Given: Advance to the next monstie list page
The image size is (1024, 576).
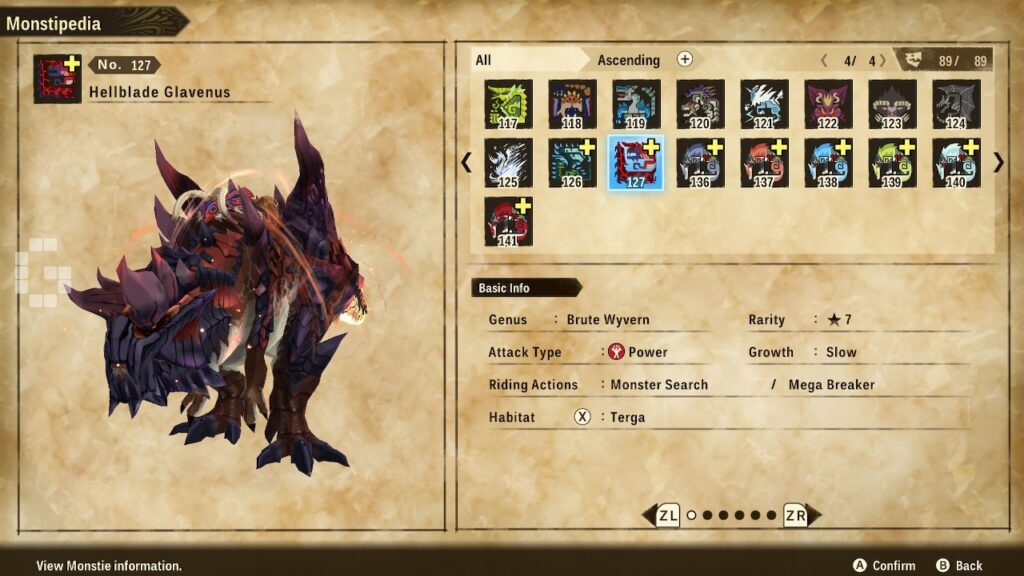Looking at the screenshot, I should pos(998,162).
